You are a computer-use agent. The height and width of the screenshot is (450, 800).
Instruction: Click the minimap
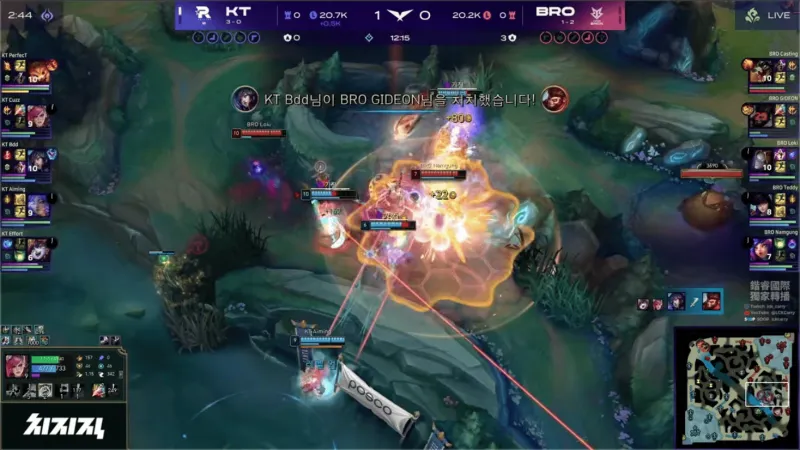(735, 387)
